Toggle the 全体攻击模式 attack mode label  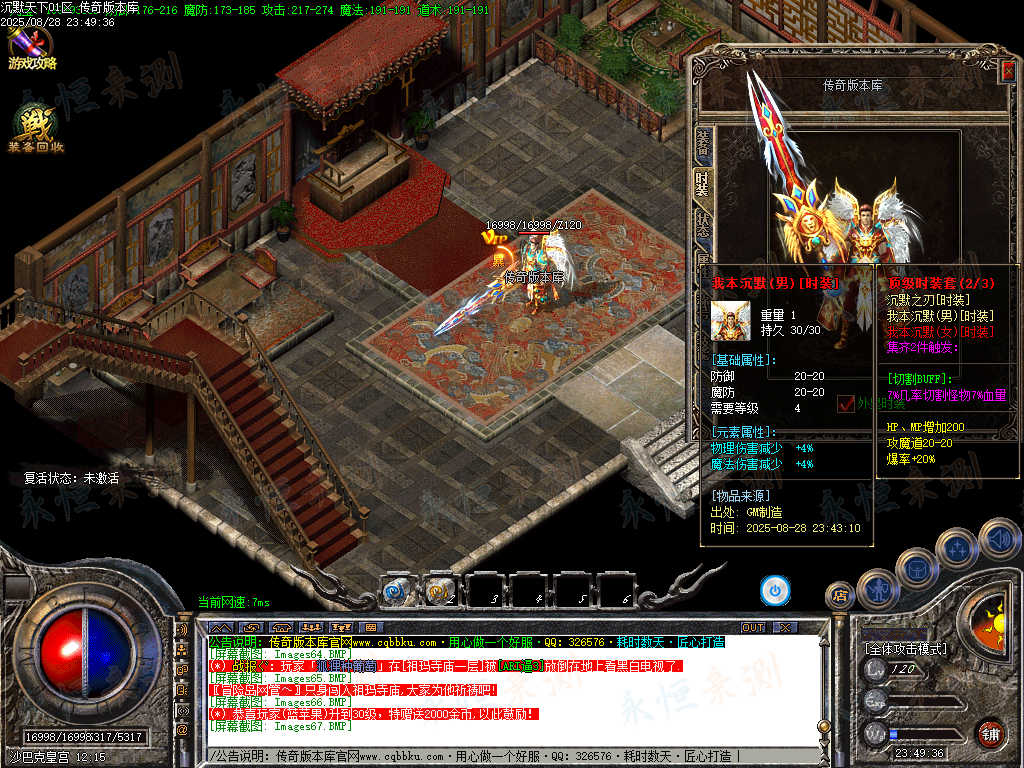[904, 648]
